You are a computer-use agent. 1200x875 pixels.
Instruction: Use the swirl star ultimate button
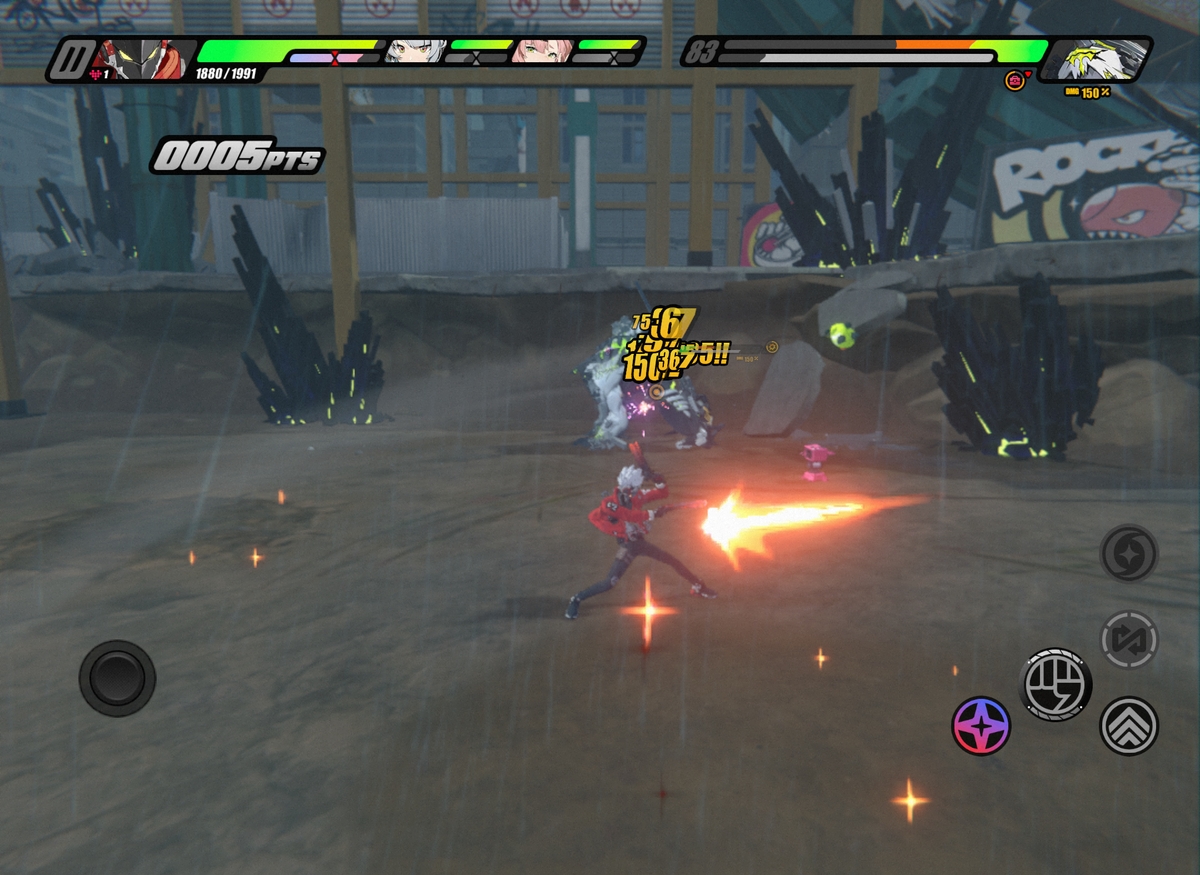click(x=1129, y=553)
